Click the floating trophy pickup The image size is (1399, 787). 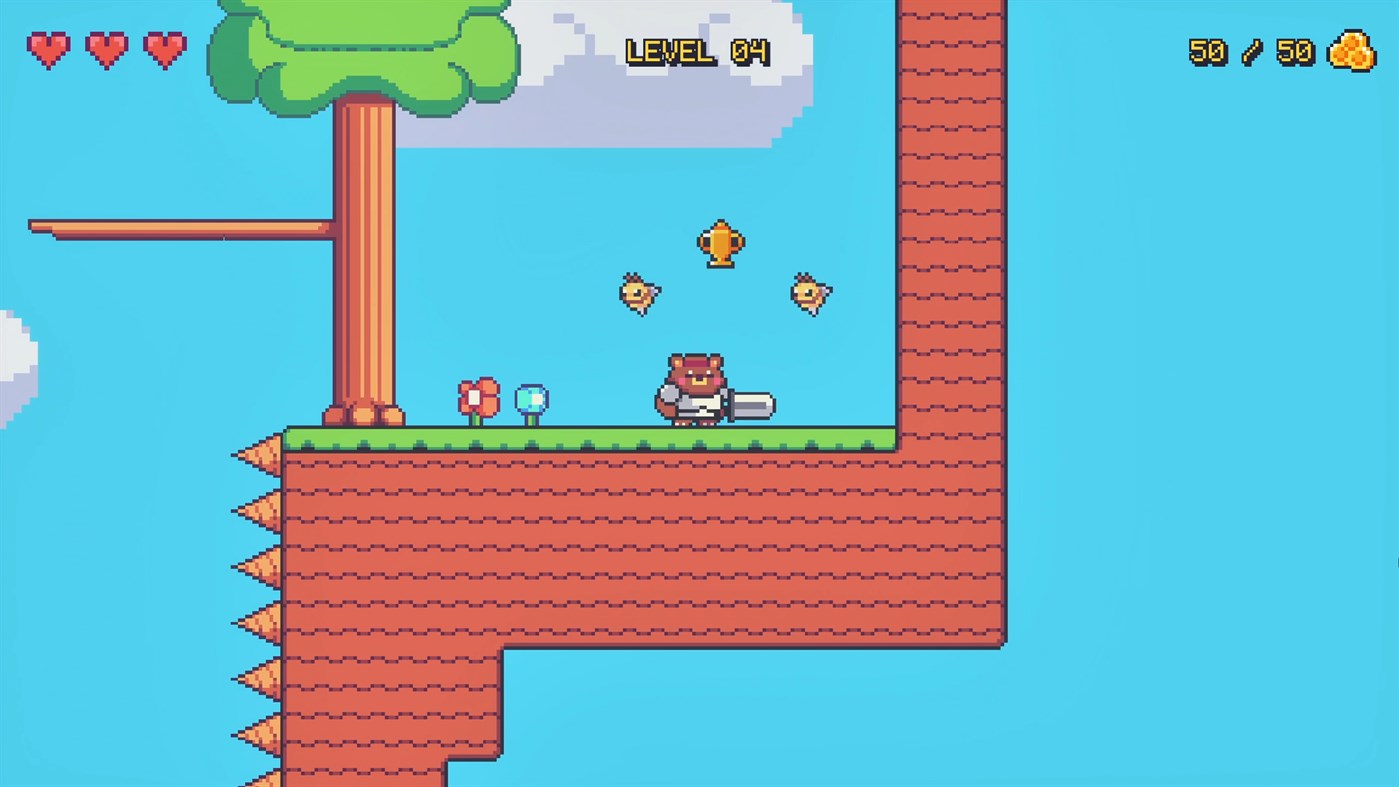pos(723,243)
